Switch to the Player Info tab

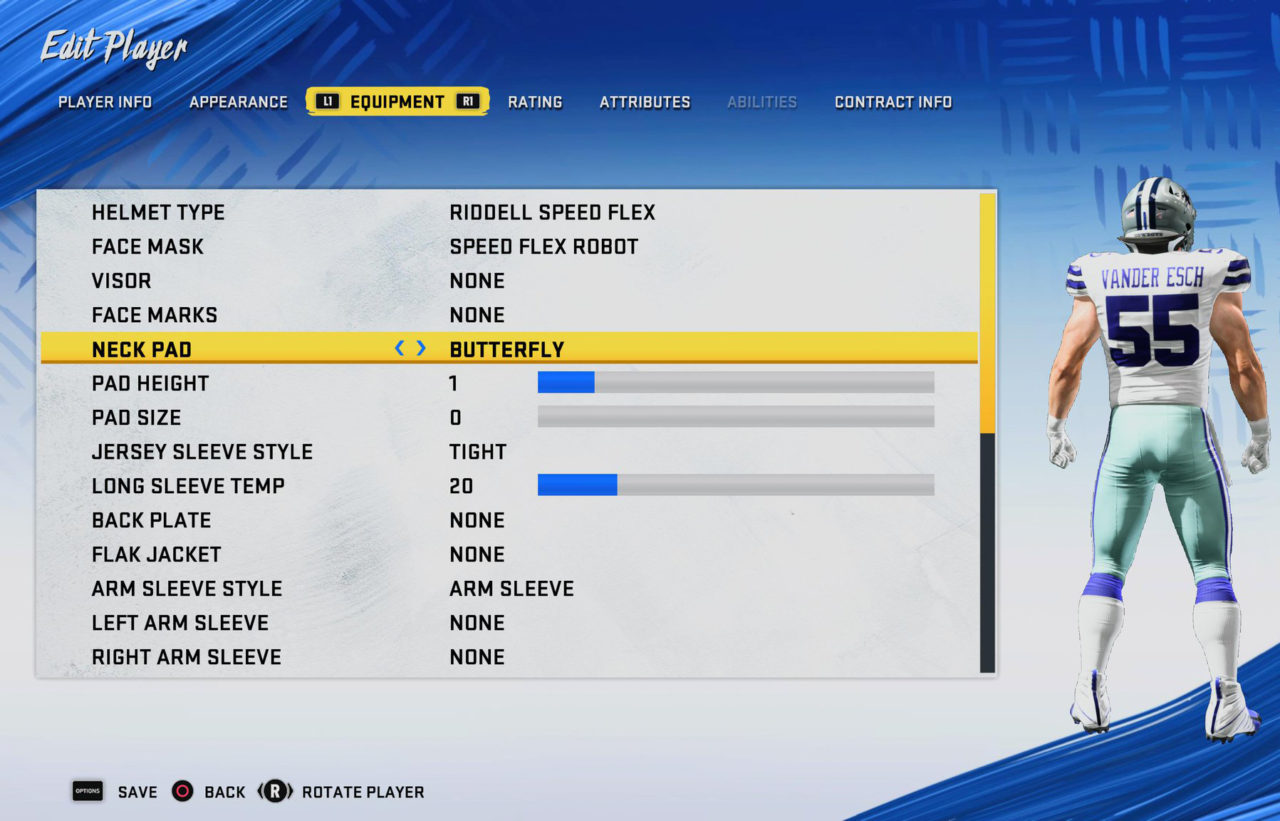pos(105,102)
